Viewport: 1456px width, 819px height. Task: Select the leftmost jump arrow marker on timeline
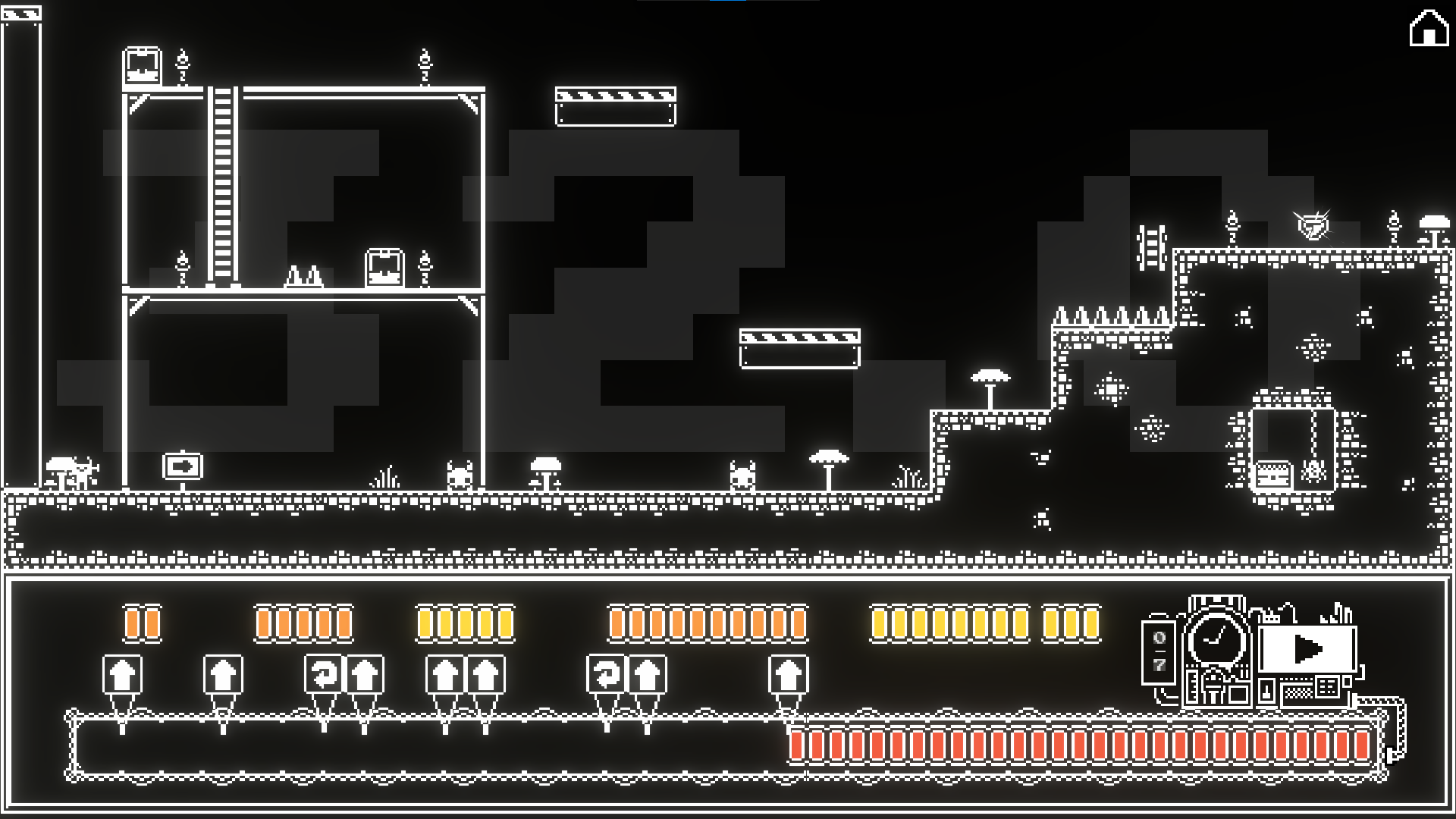[x=122, y=674]
